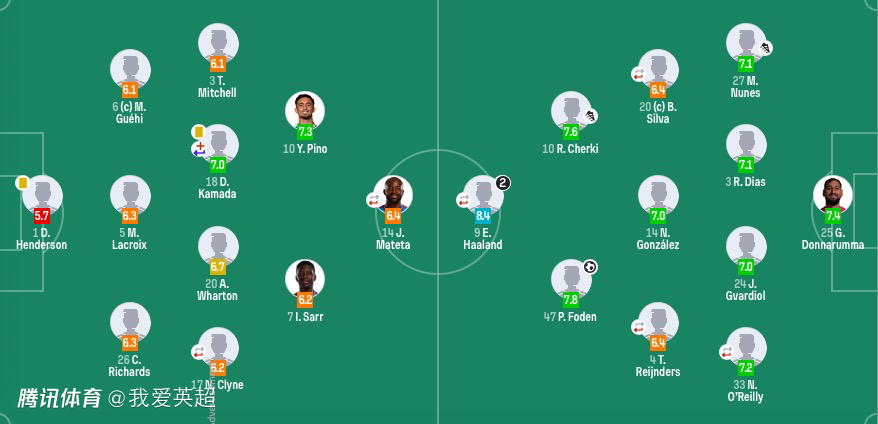Select M. Nunes in the lineup

pos(746,44)
